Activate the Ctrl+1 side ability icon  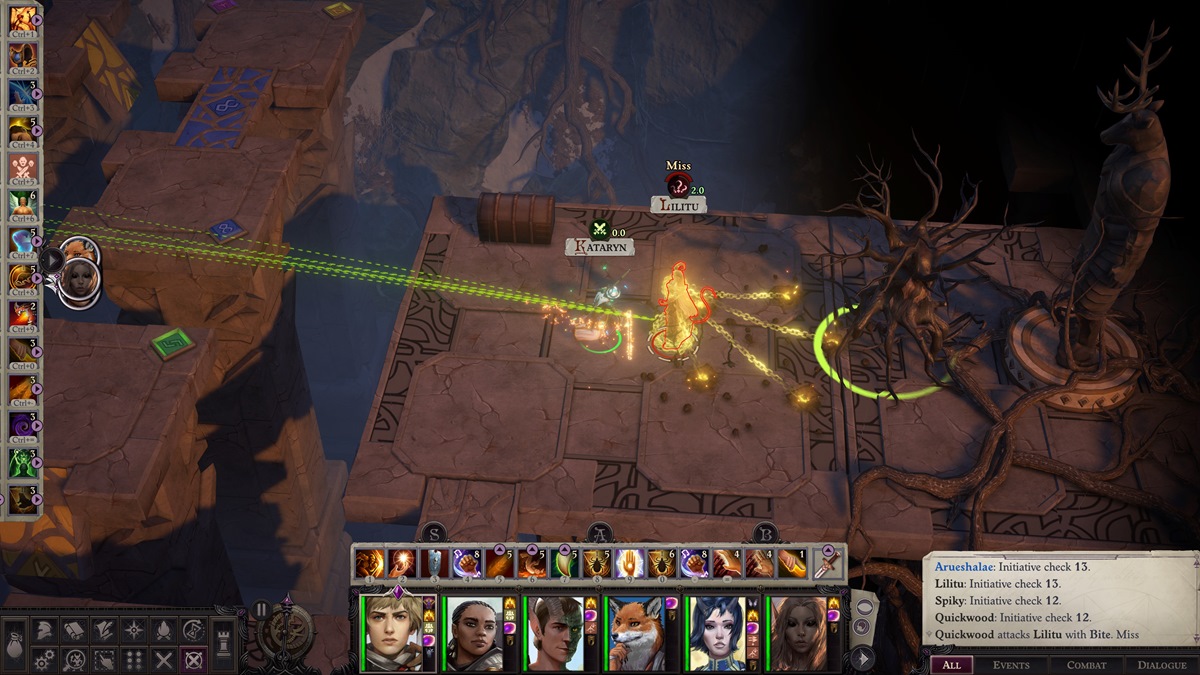tap(22, 22)
